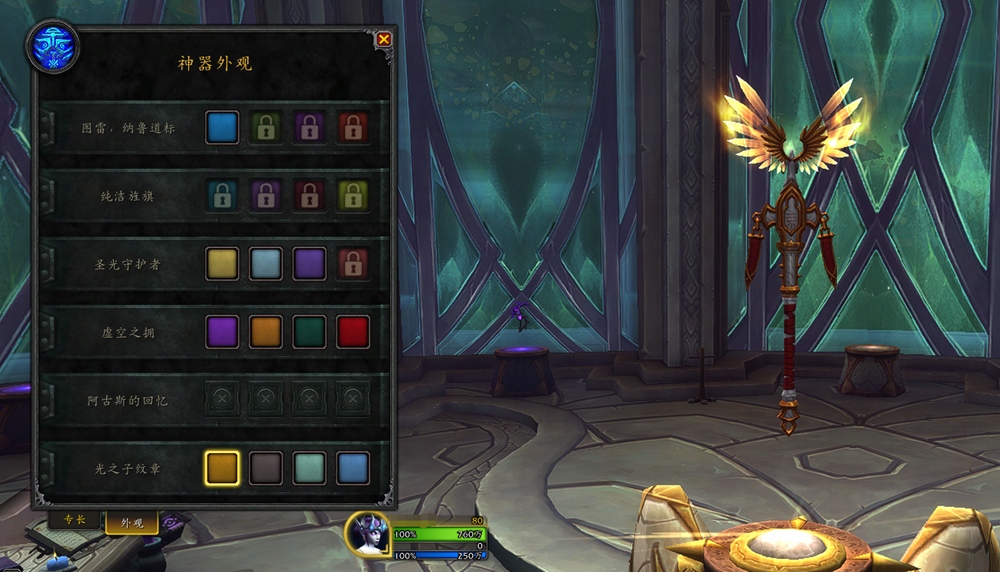
Task: Apply the red tint for 虚空之拥
Action: tap(353, 332)
